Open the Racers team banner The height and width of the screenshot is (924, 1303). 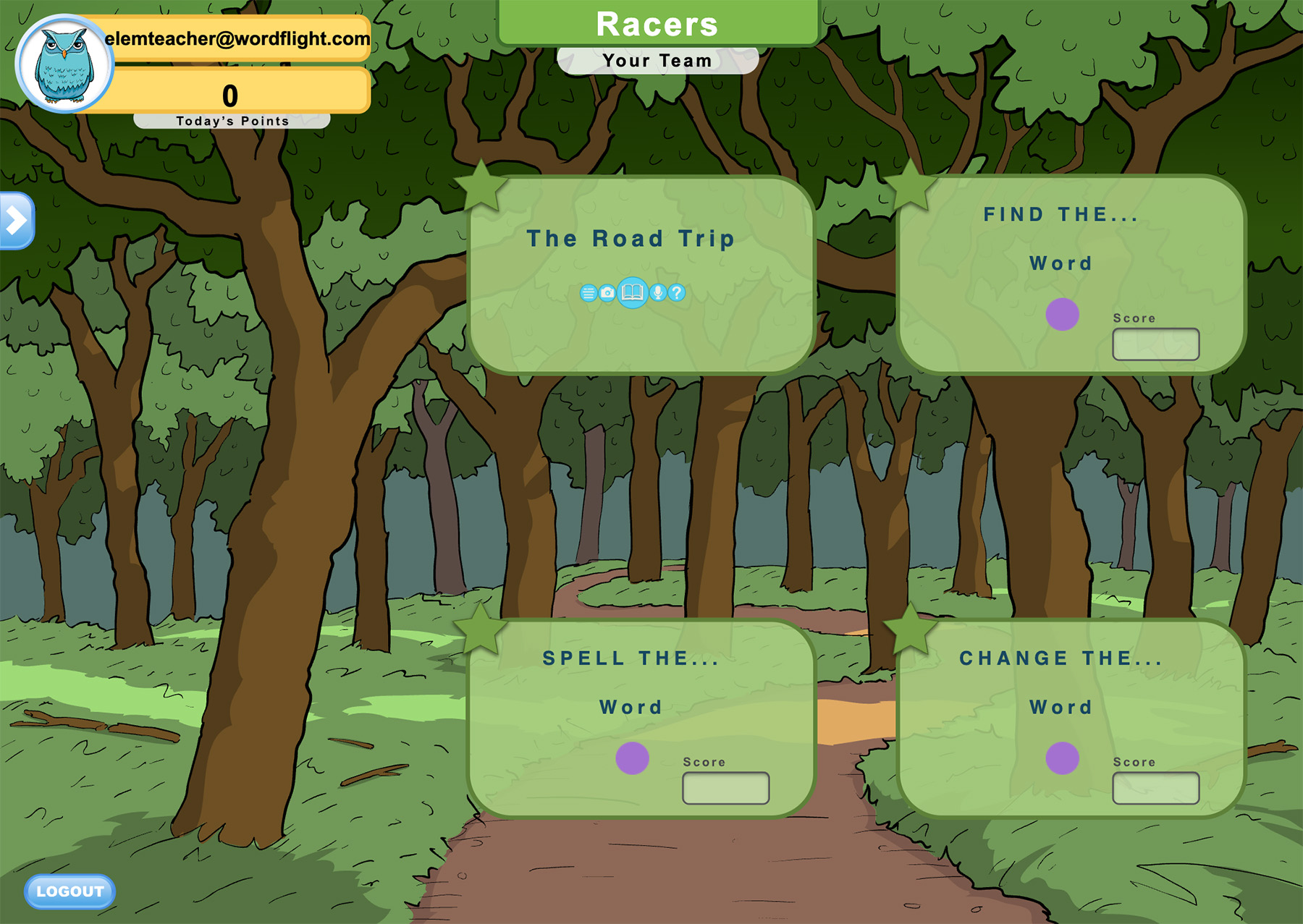click(x=657, y=24)
